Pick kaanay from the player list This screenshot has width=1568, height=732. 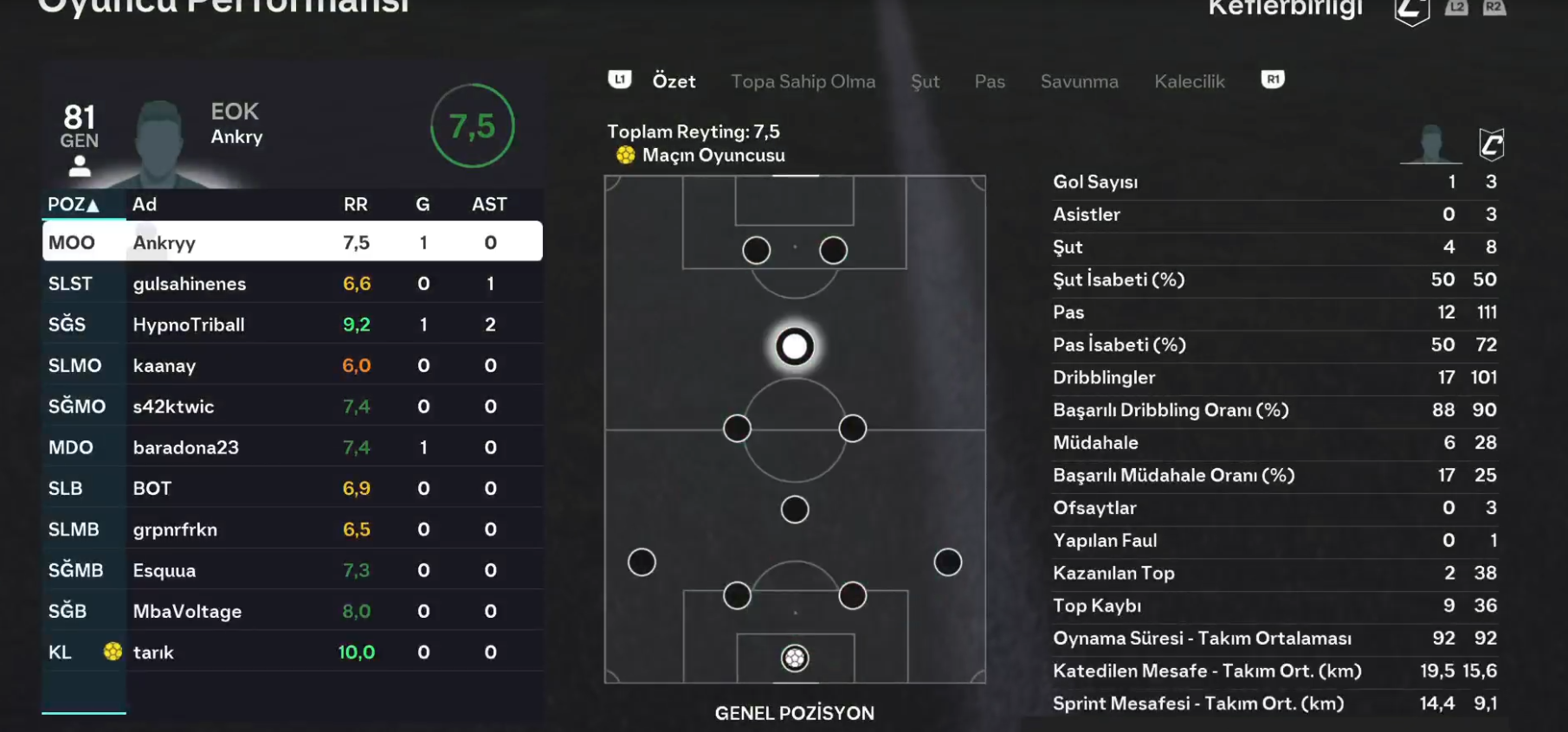(293, 365)
